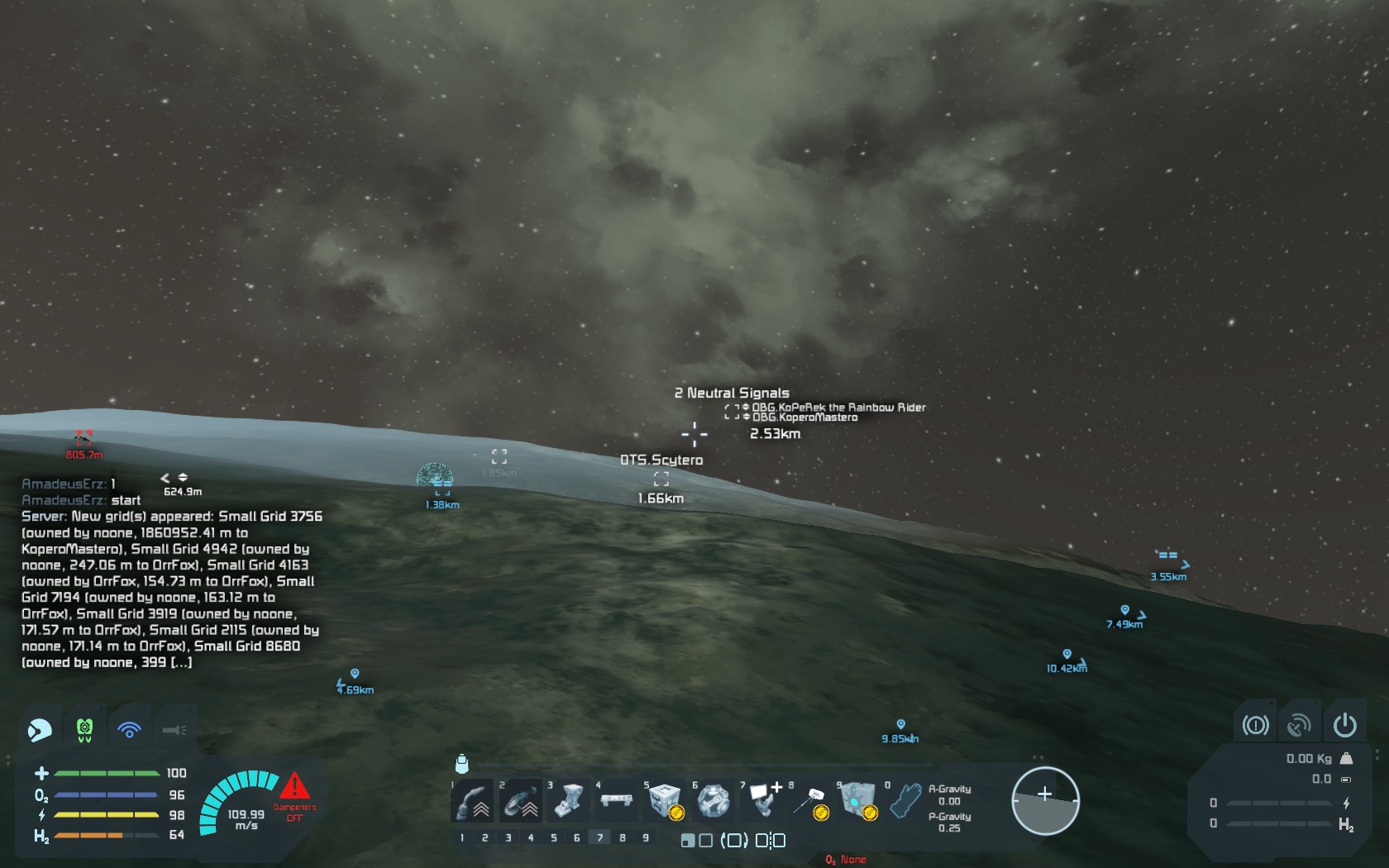Select the welder in hotbar slot 1

[x=473, y=800]
